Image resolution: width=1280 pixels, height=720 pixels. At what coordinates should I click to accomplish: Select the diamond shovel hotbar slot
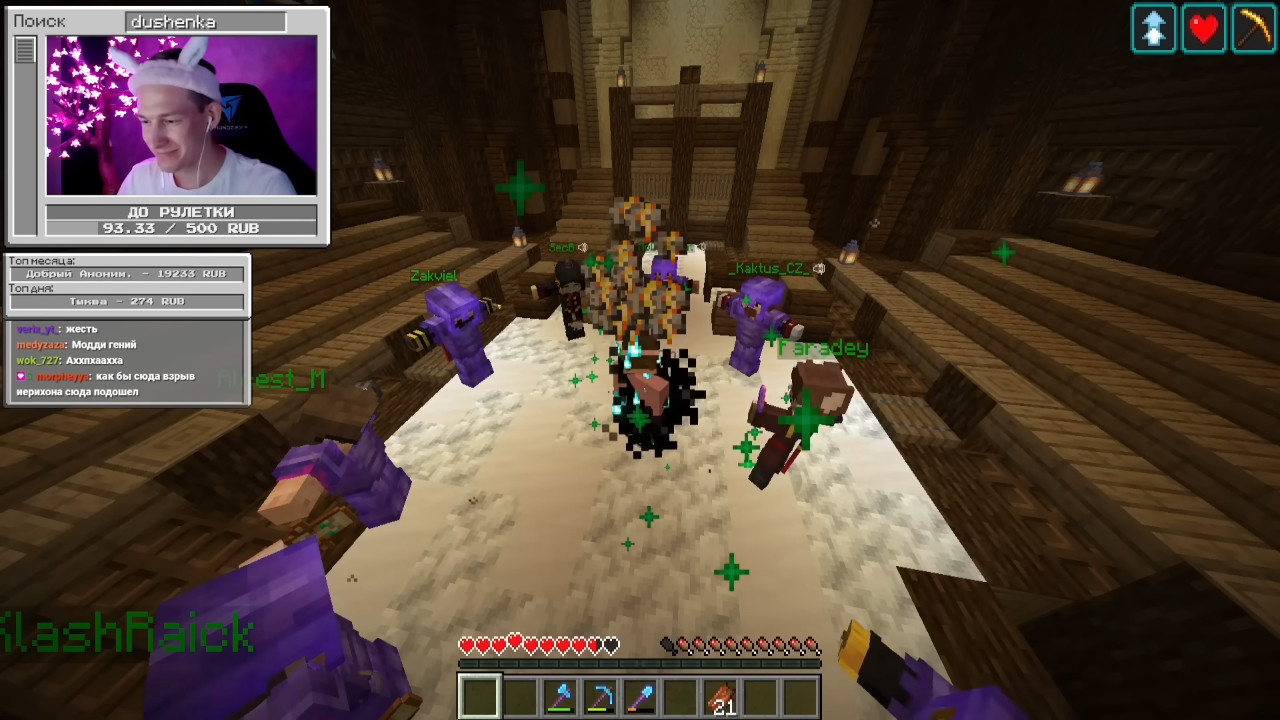[x=640, y=697]
